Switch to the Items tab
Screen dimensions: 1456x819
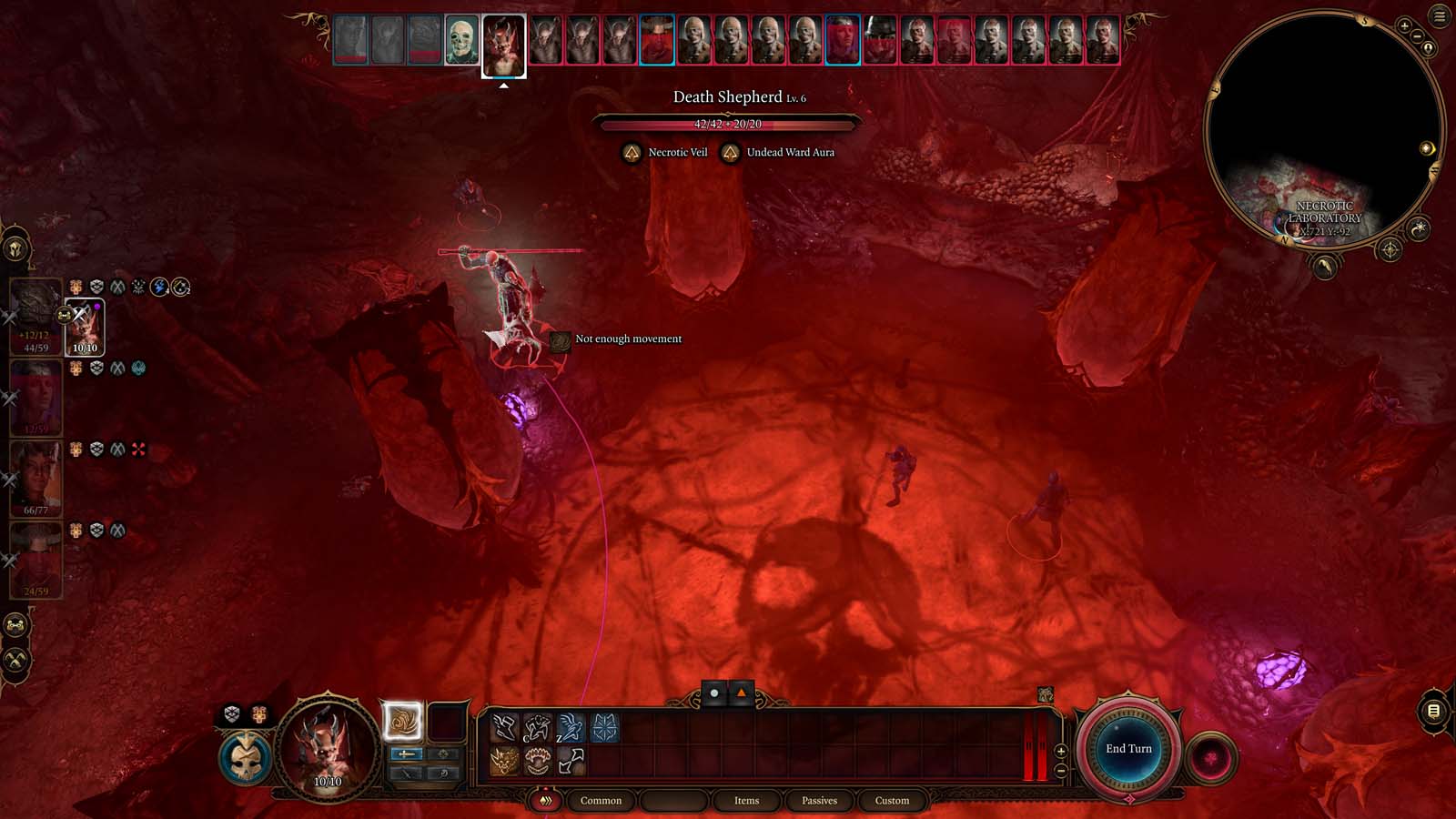tap(746, 801)
